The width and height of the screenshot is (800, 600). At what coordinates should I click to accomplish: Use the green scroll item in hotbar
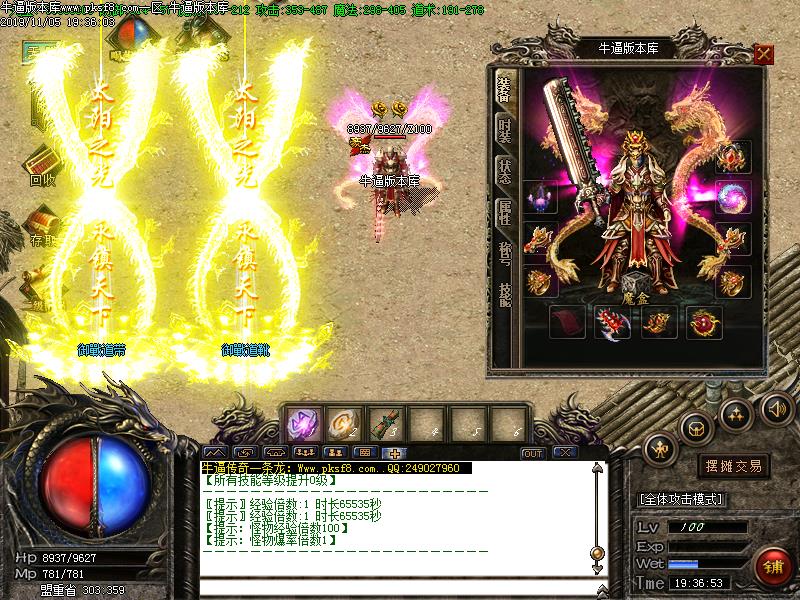pos(385,424)
